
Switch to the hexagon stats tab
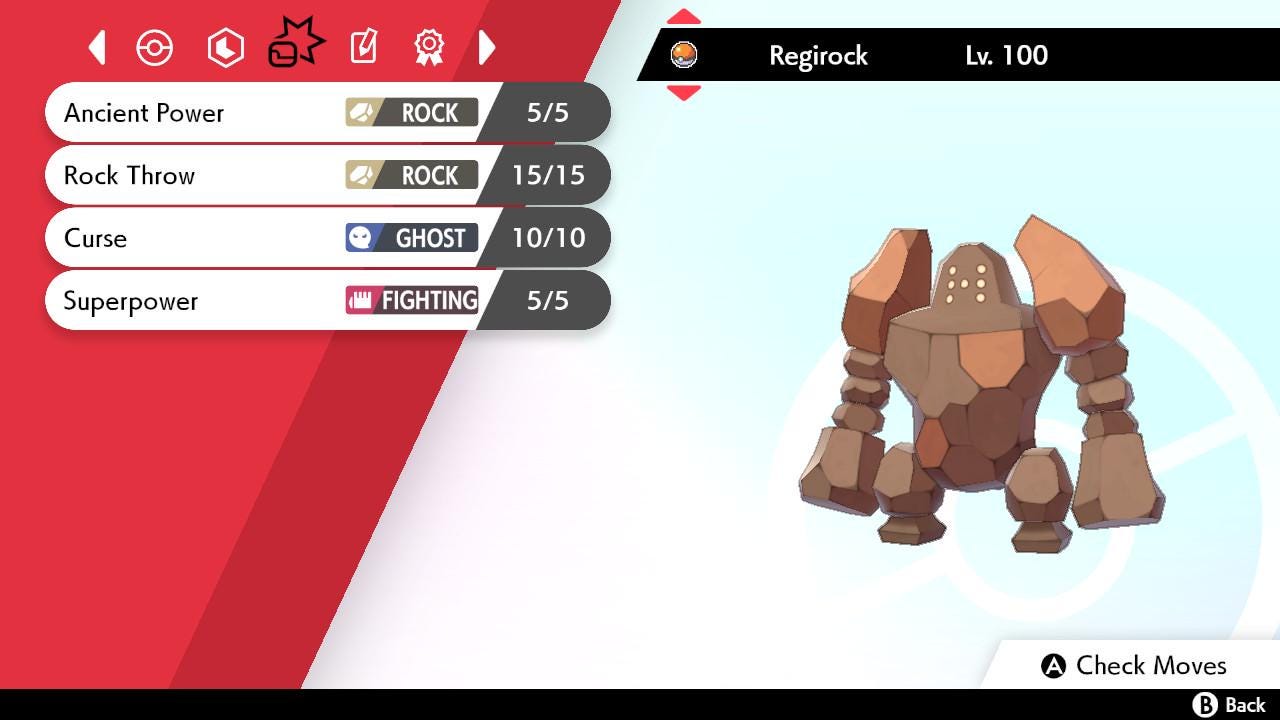click(x=225, y=48)
